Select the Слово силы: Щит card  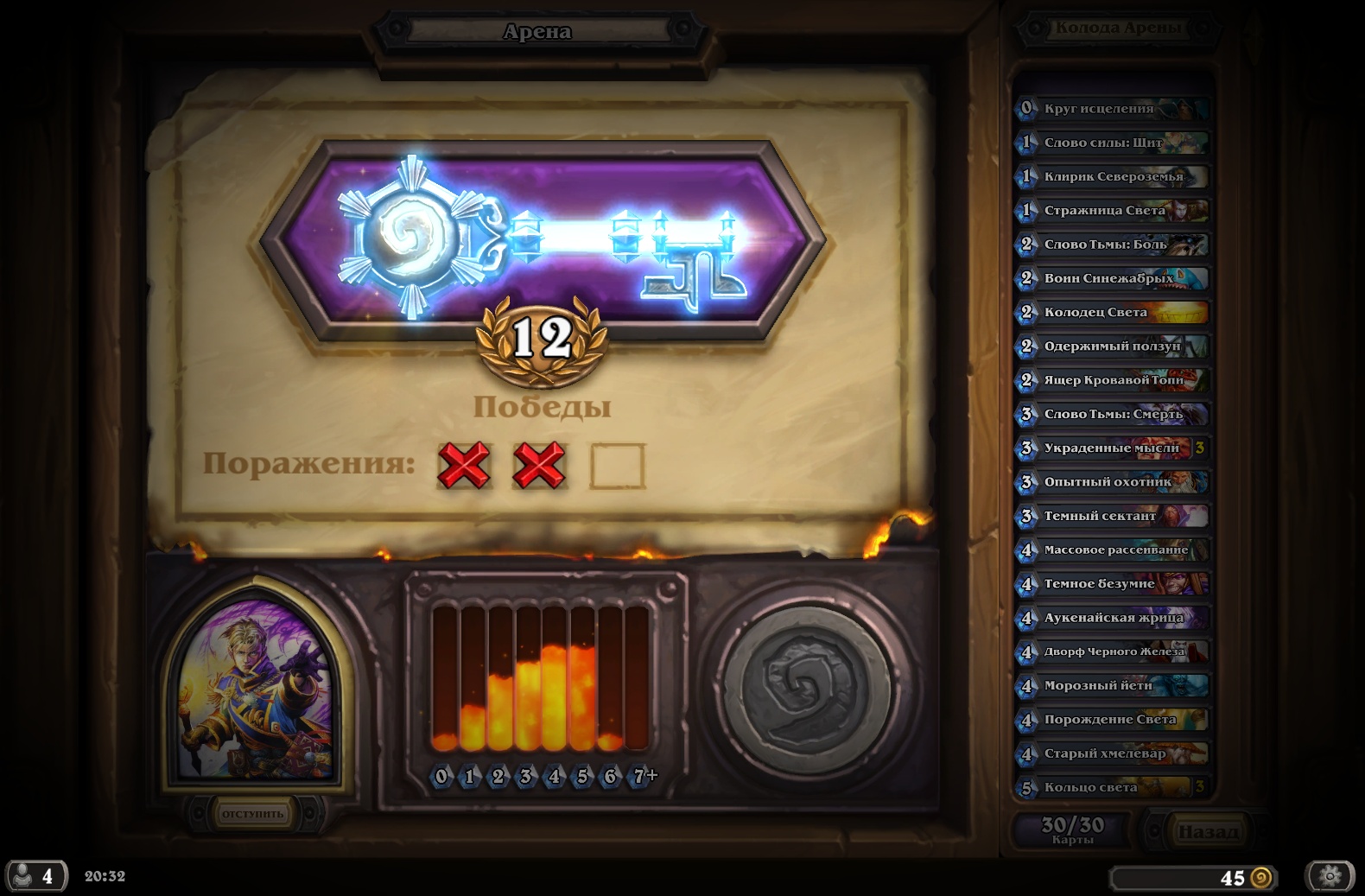point(1112,143)
